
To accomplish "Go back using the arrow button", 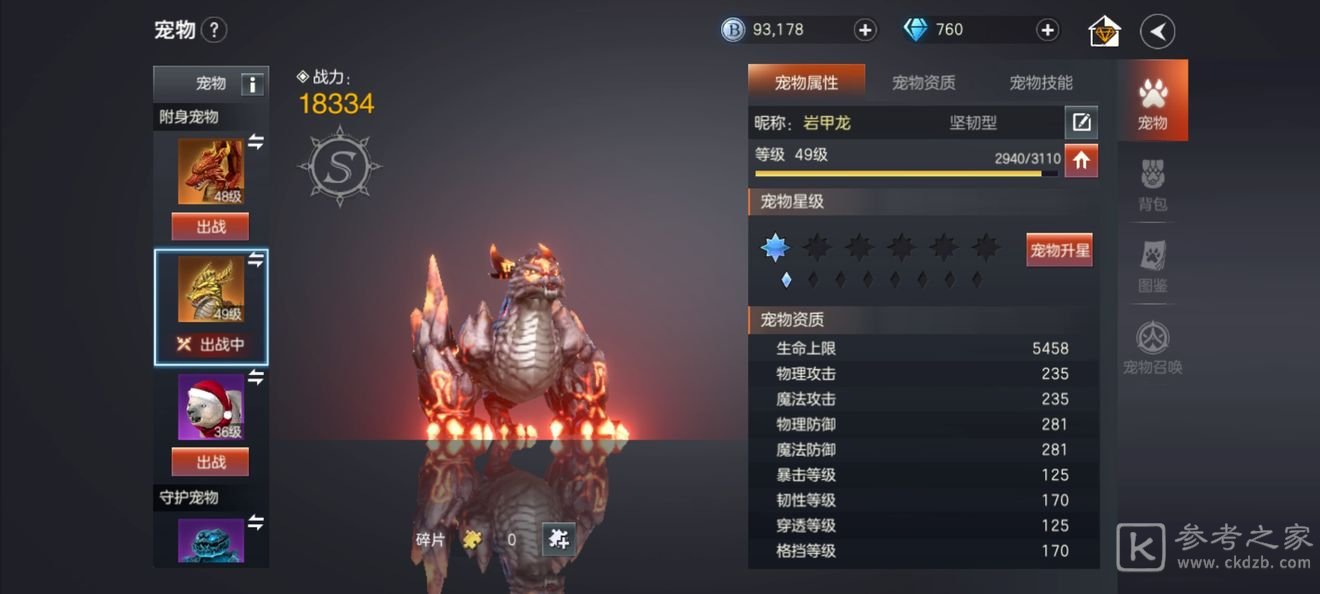I will point(1157,31).
